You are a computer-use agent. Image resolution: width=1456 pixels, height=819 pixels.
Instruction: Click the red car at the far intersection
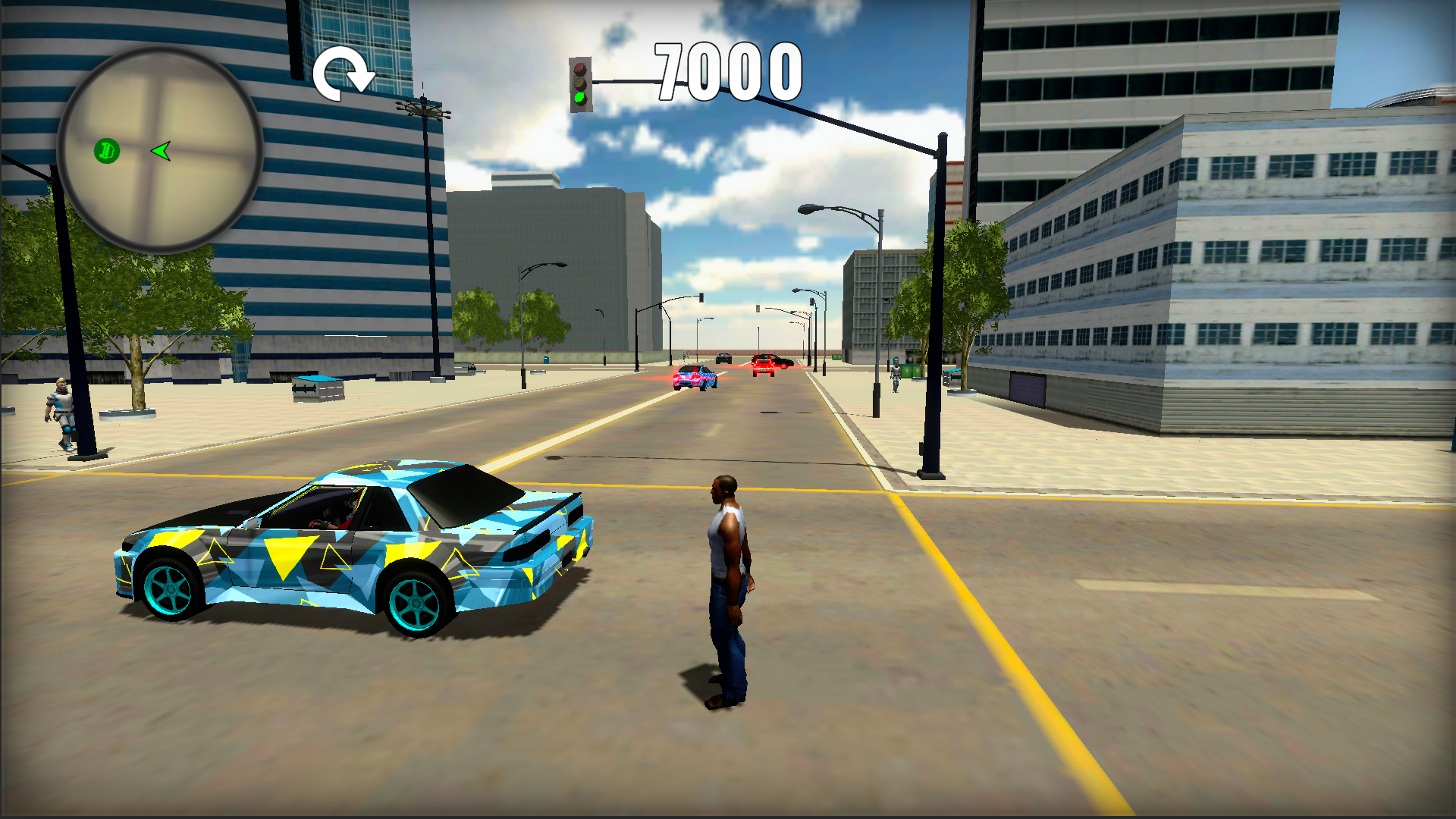[764, 366]
